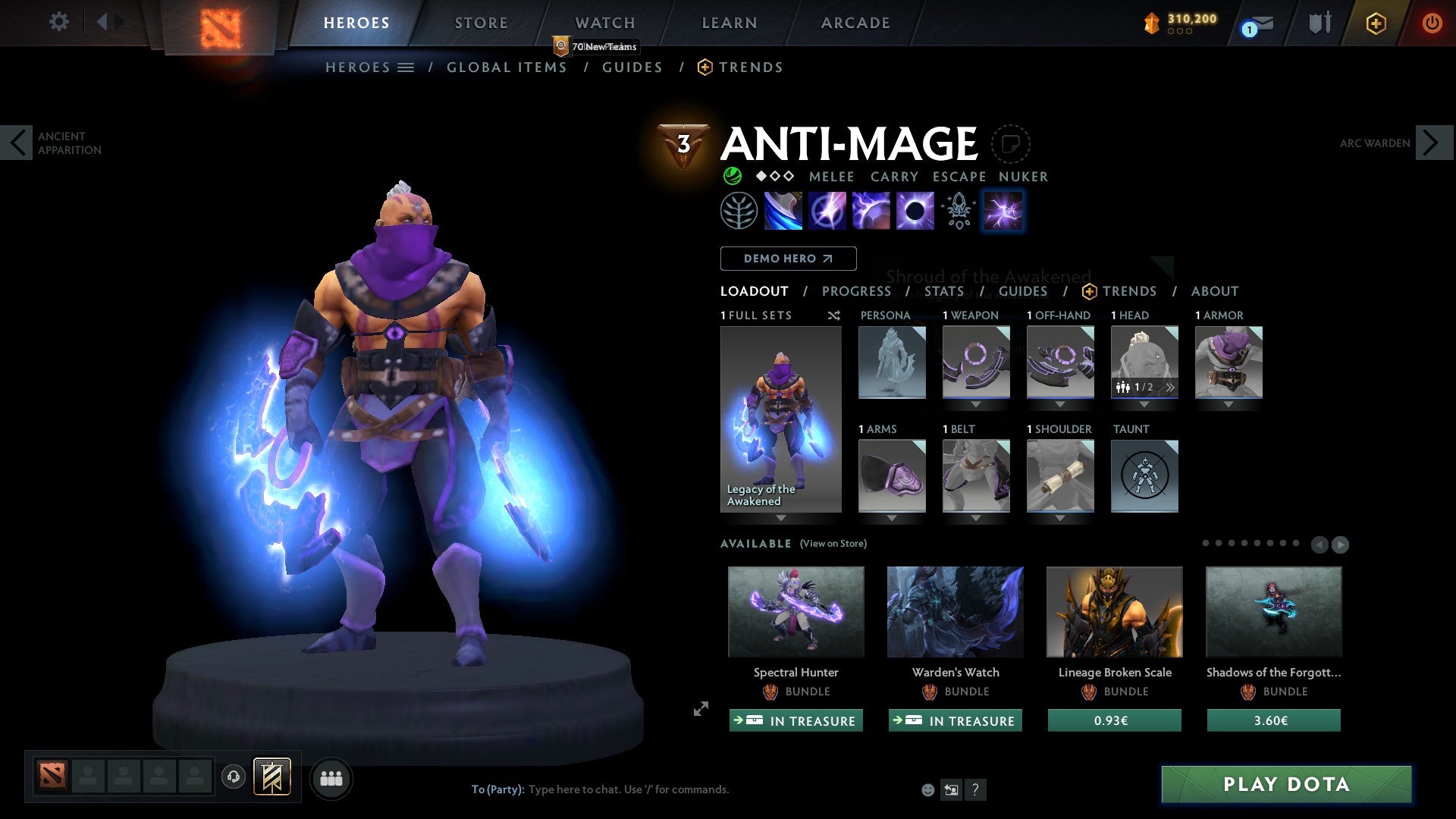
Task: Select the Mana Void ability icon
Action: [915, 210]
